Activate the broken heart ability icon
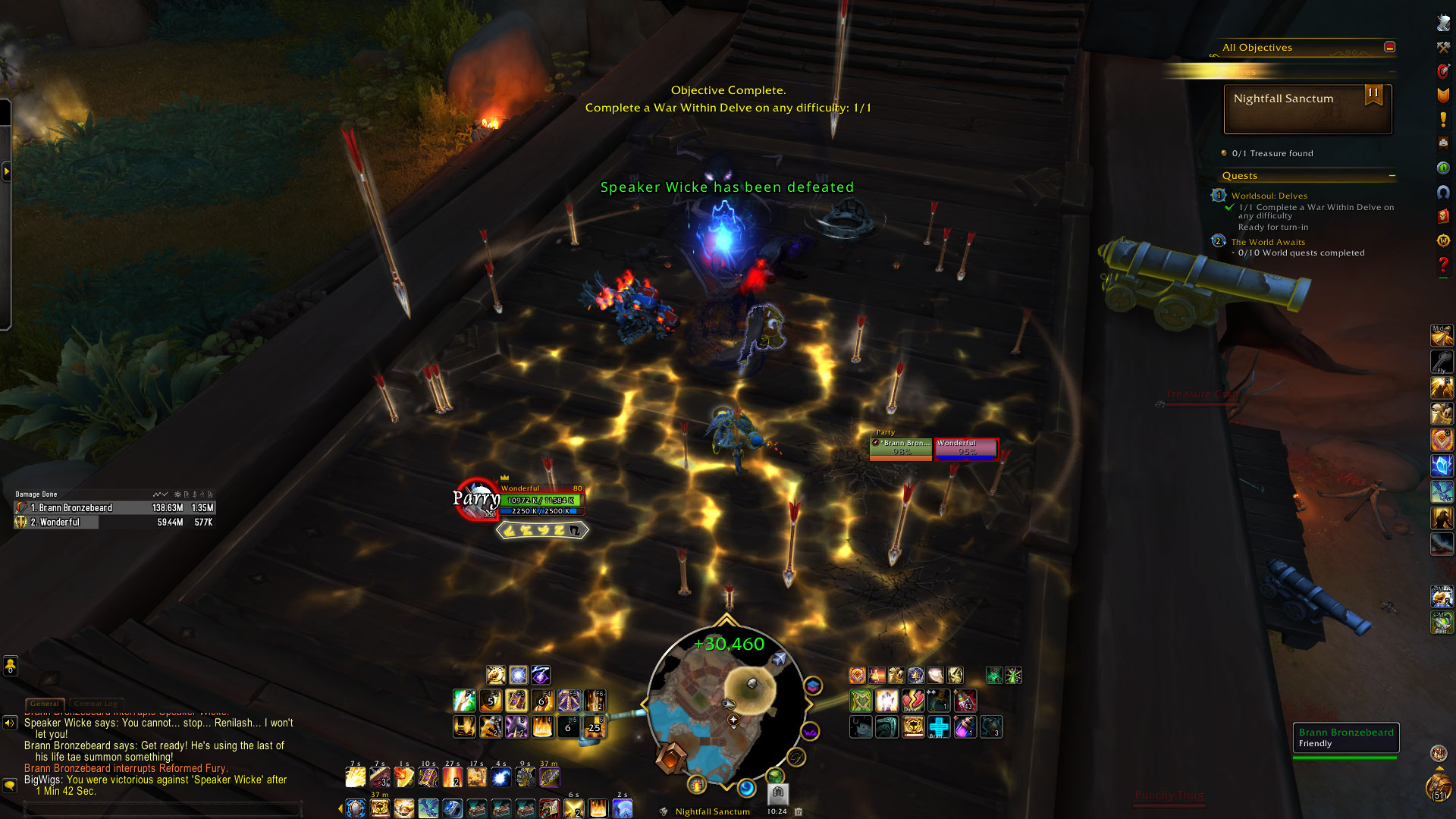 [x=912, y=701]
